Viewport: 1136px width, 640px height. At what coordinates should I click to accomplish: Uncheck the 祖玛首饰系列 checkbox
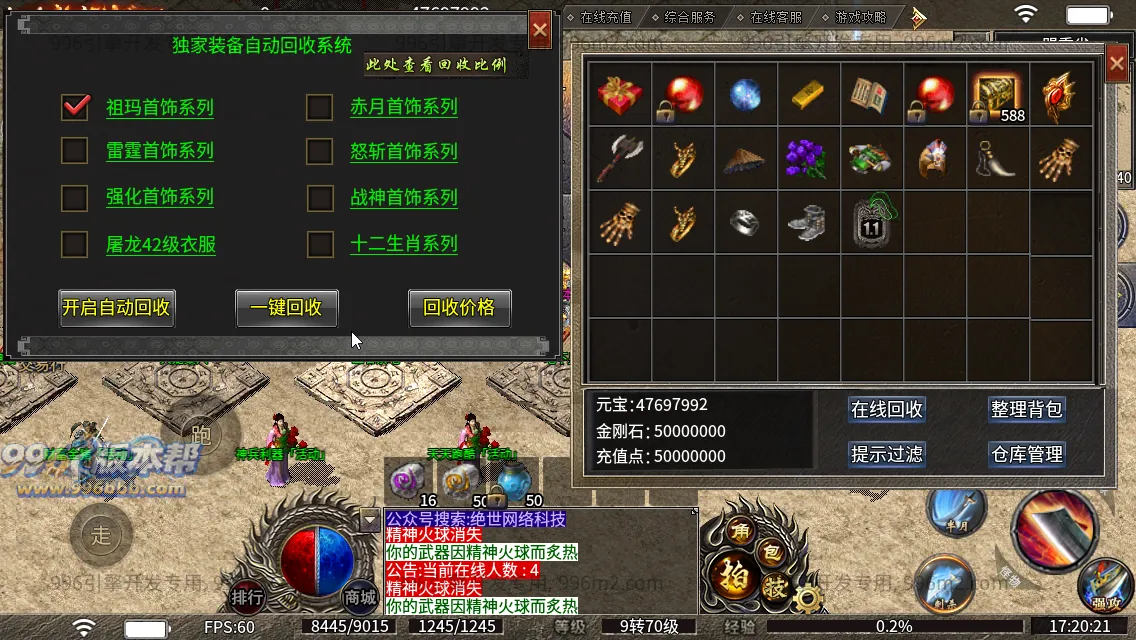tap(75, 107)
